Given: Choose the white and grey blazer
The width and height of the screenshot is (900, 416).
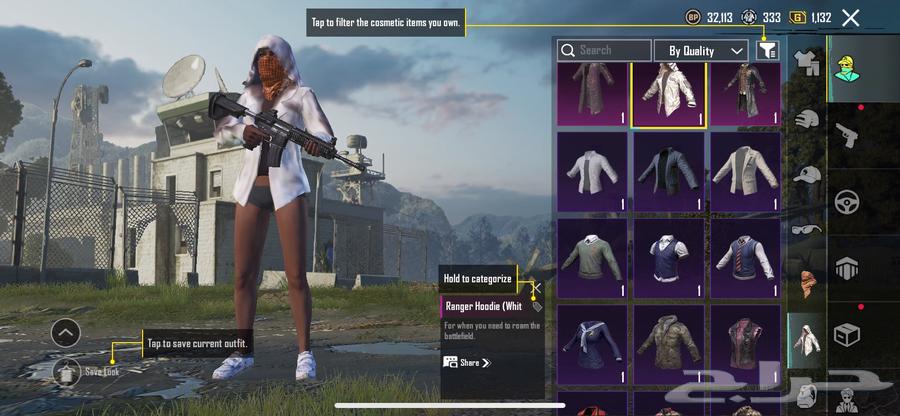Looking at the screenshot, I should tap(745, 171).
